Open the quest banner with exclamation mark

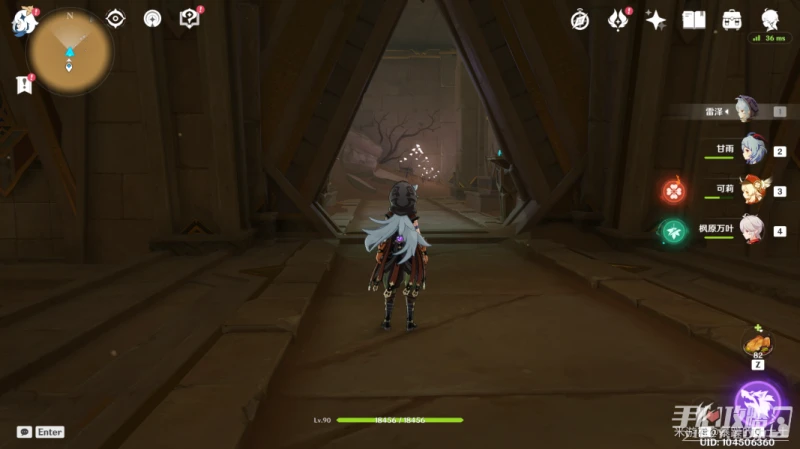[x=24, y=85]
